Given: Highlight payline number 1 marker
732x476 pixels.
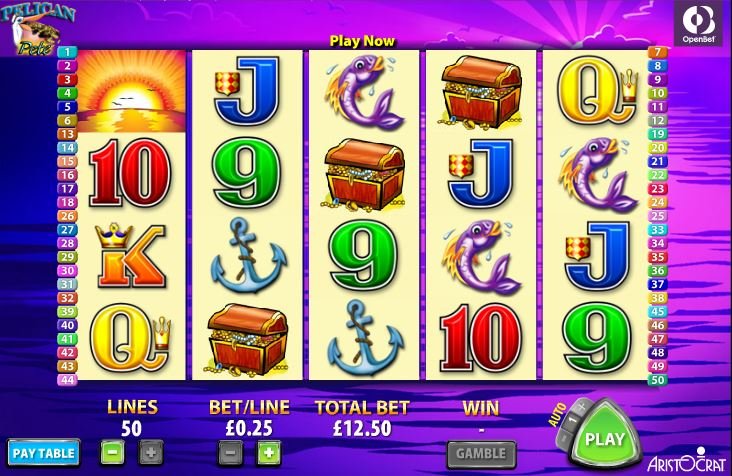Looking at the screenshot, I should pyautogui.click(x=68, y=52).
